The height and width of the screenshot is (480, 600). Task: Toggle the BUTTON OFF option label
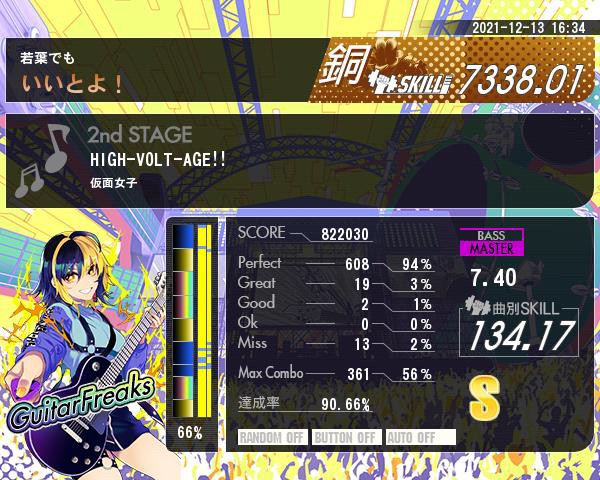345,437
